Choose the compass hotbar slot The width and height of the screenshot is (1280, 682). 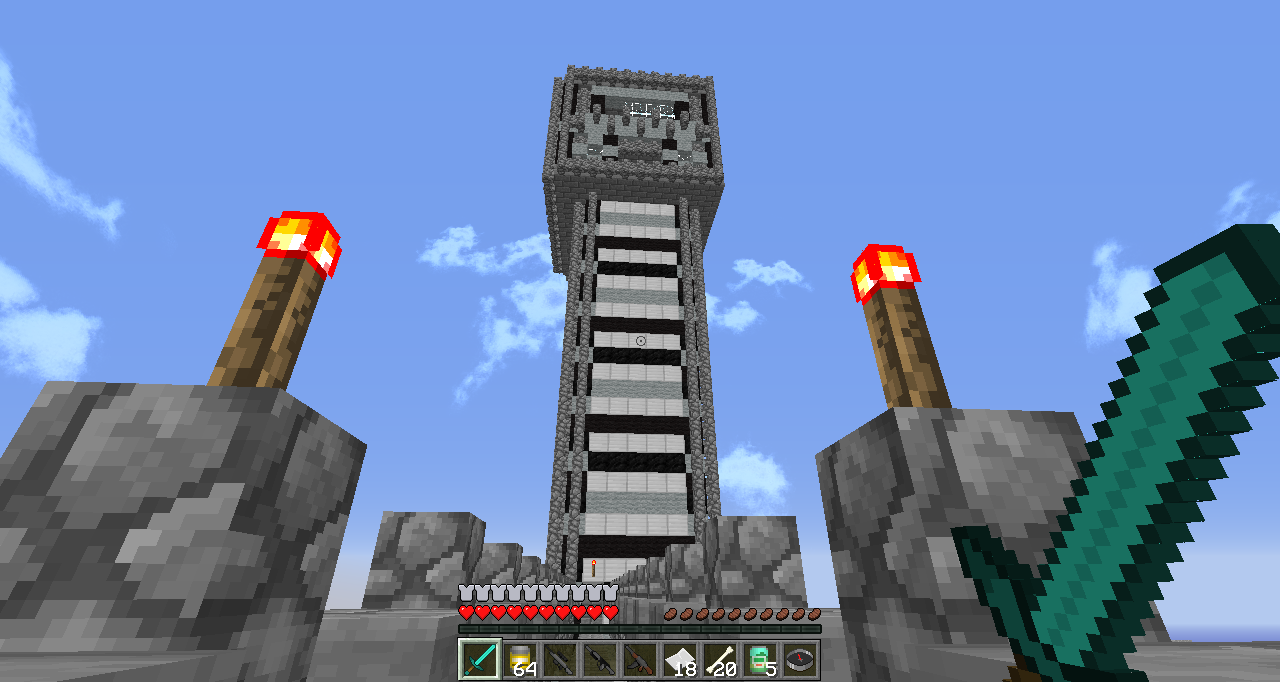799,660
